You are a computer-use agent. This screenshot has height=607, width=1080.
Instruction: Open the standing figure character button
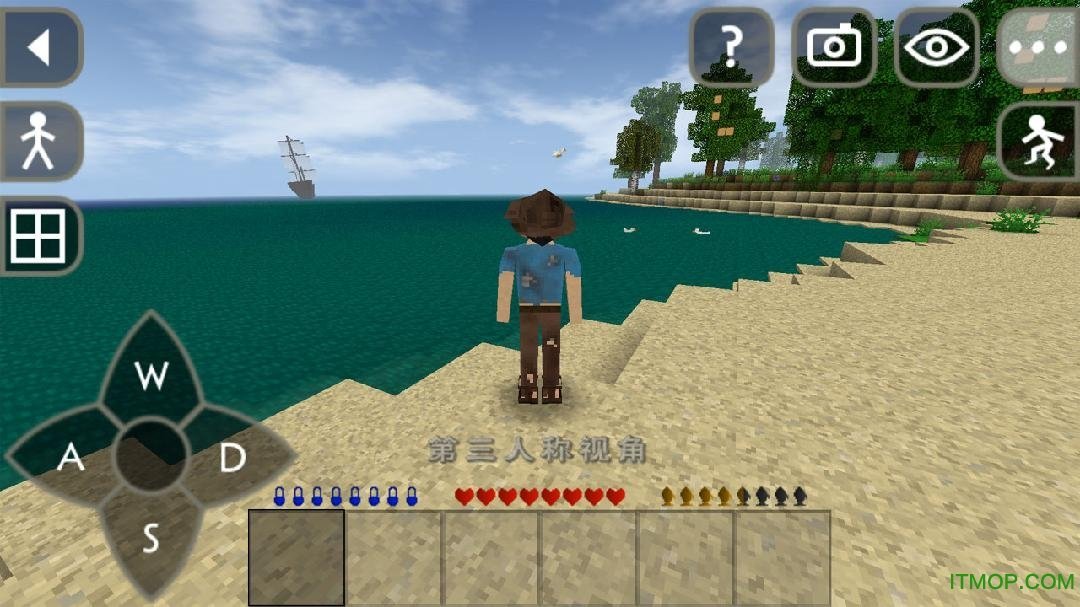click(x=40, y=141)
